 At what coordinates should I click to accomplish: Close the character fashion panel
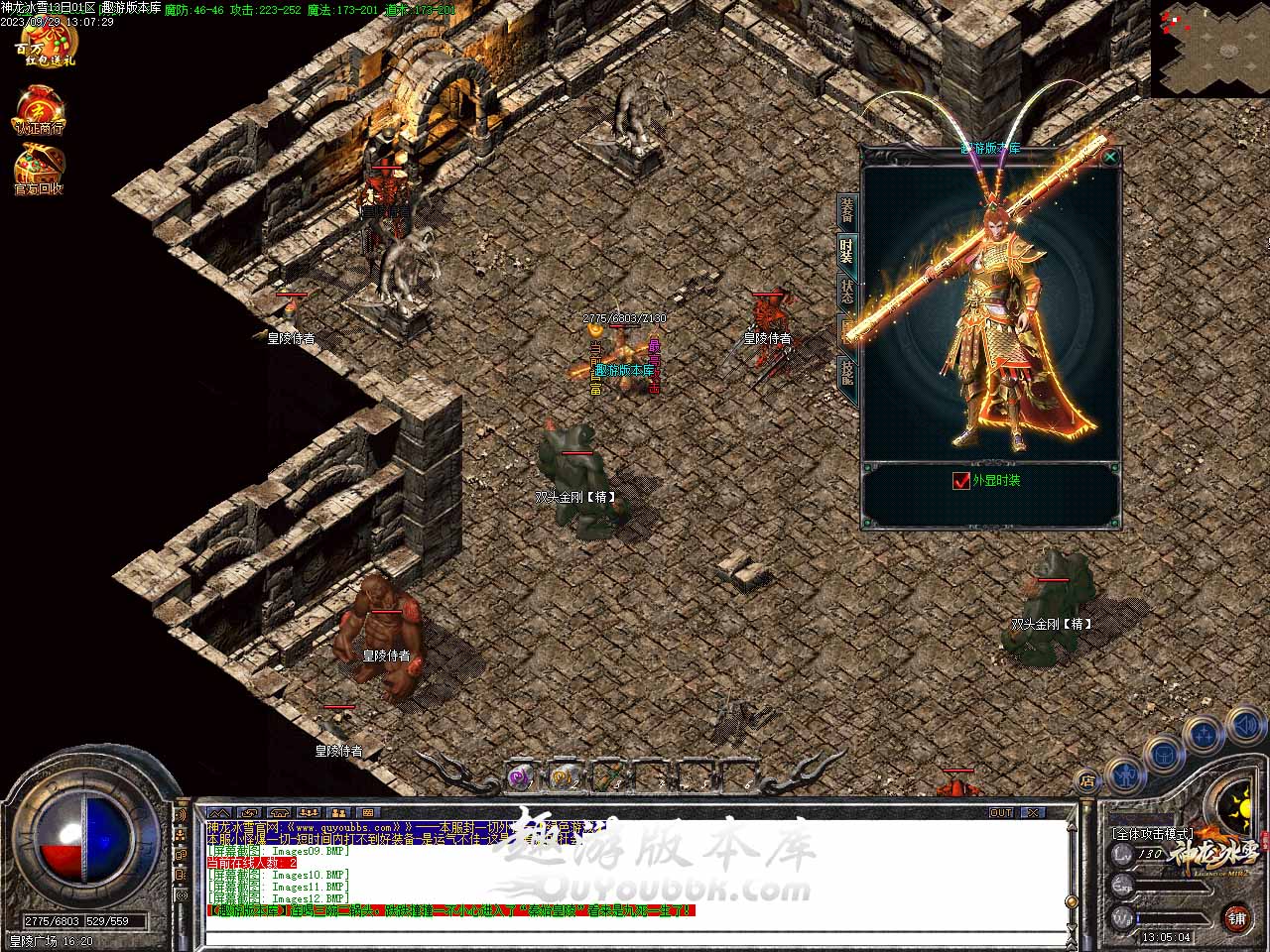[x=1110, y=157]
